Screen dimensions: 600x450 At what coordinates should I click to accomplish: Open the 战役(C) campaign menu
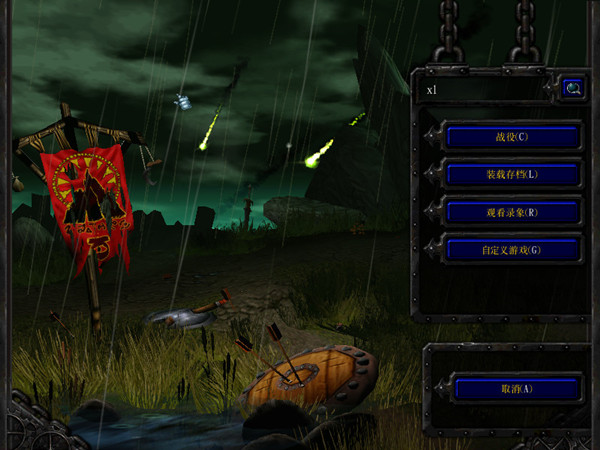513,136
